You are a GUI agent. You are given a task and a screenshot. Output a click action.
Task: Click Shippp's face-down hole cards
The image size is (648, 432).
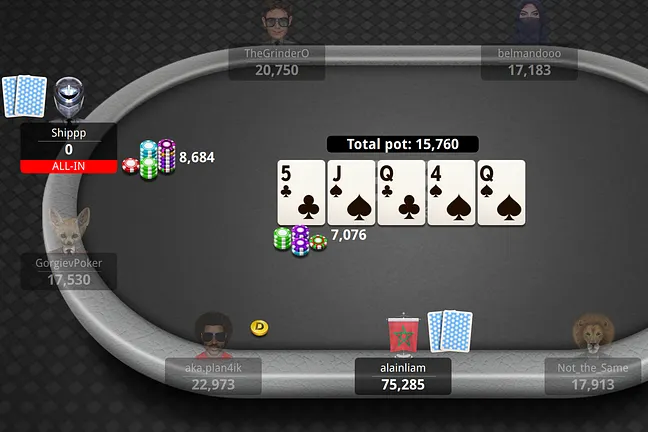pyautogui.click(x=25, y=97)
